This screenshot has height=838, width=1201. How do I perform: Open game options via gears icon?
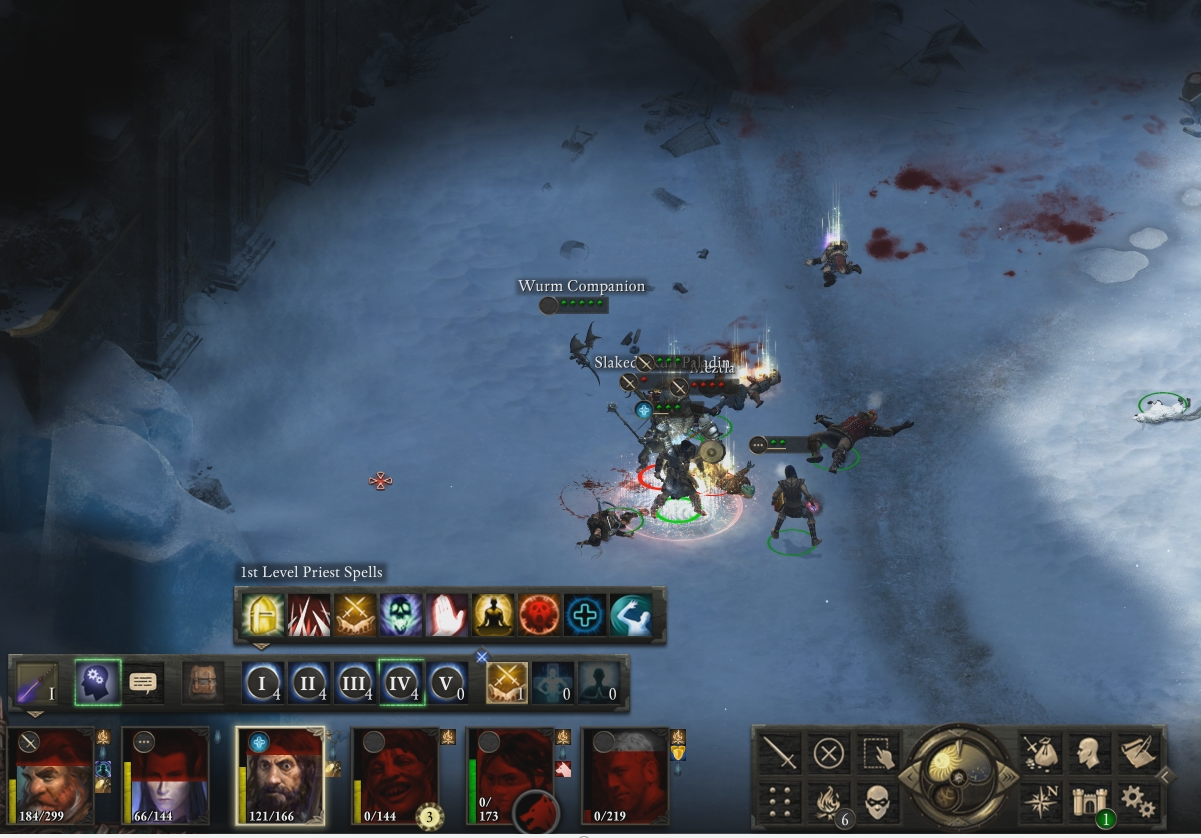(1137, 801)
